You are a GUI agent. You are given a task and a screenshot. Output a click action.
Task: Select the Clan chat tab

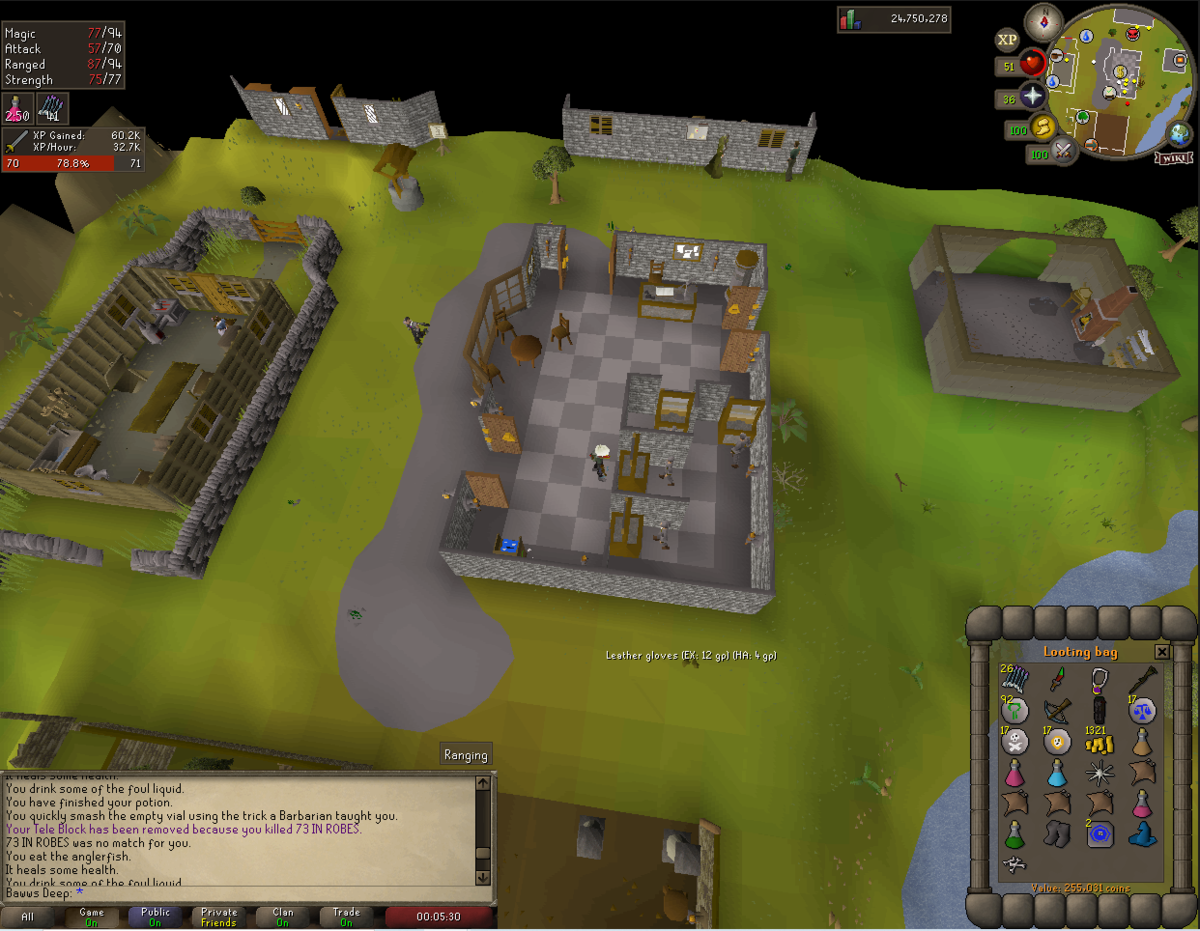tap(283, 917)
